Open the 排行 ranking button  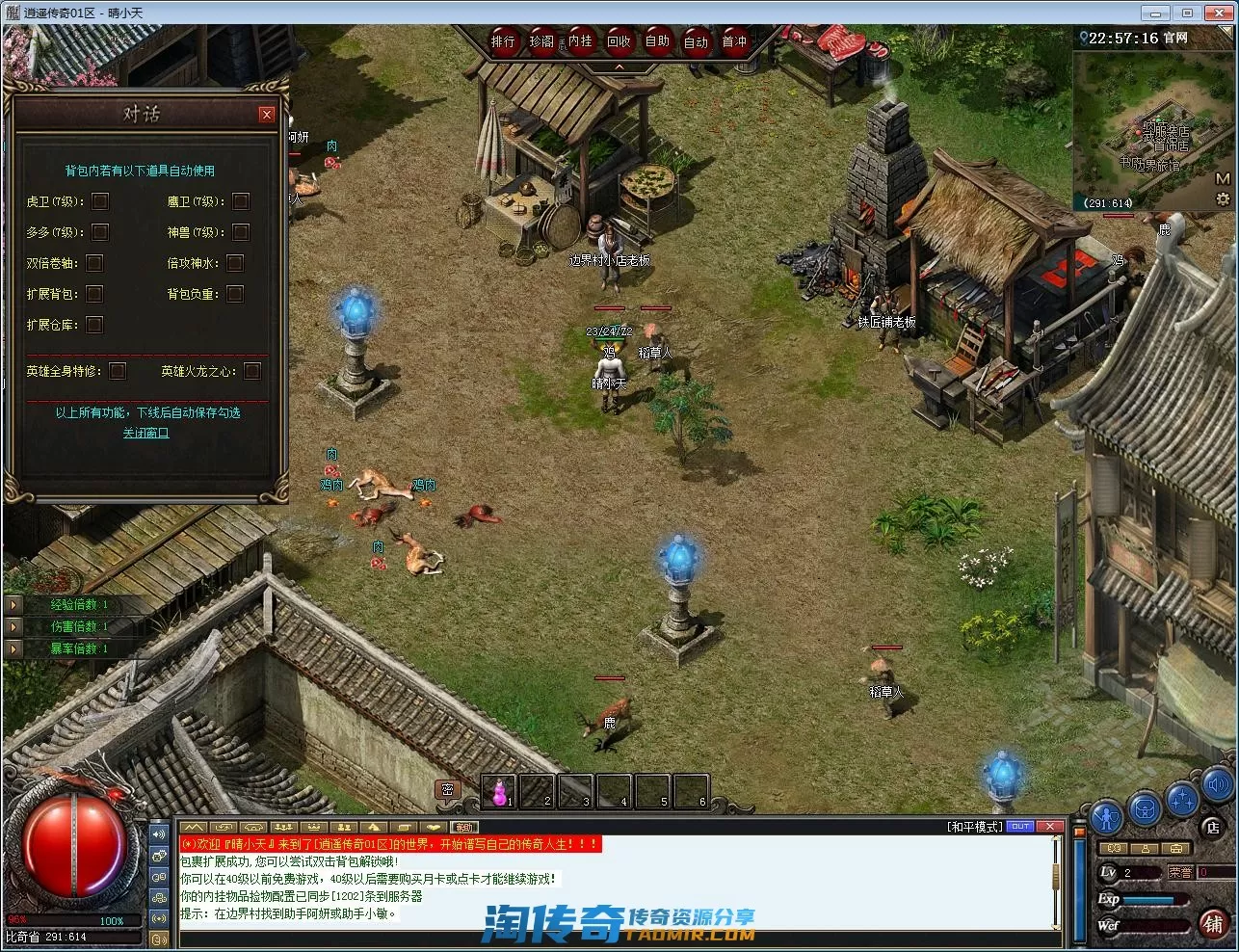tap(504, 41)
